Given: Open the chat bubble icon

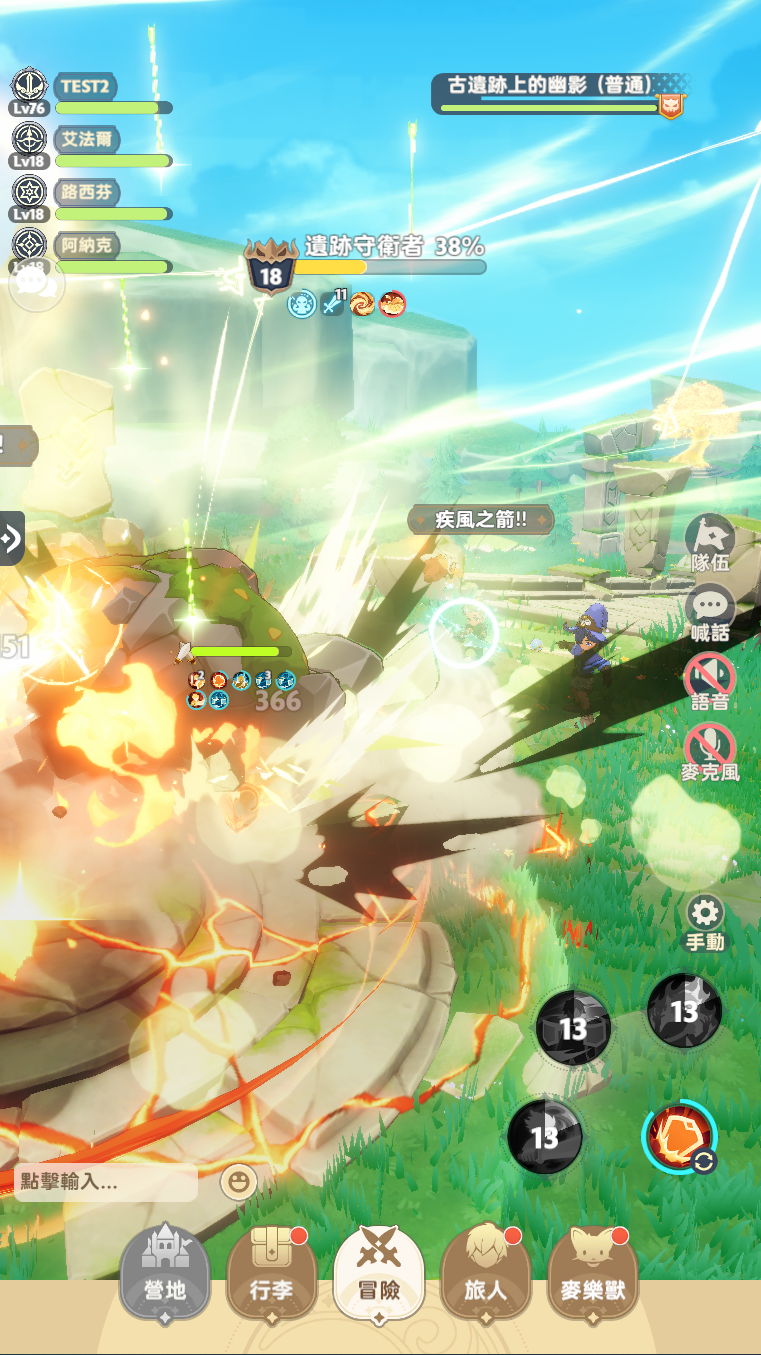Looking at the screenshot, I should (36, 285).
